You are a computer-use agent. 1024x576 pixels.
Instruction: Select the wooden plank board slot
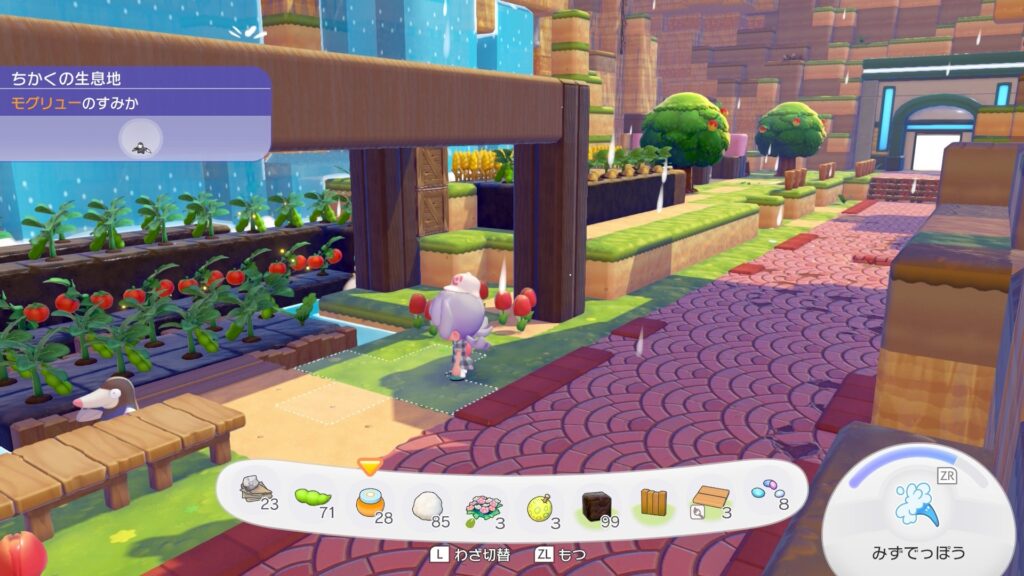click(710, 500)
